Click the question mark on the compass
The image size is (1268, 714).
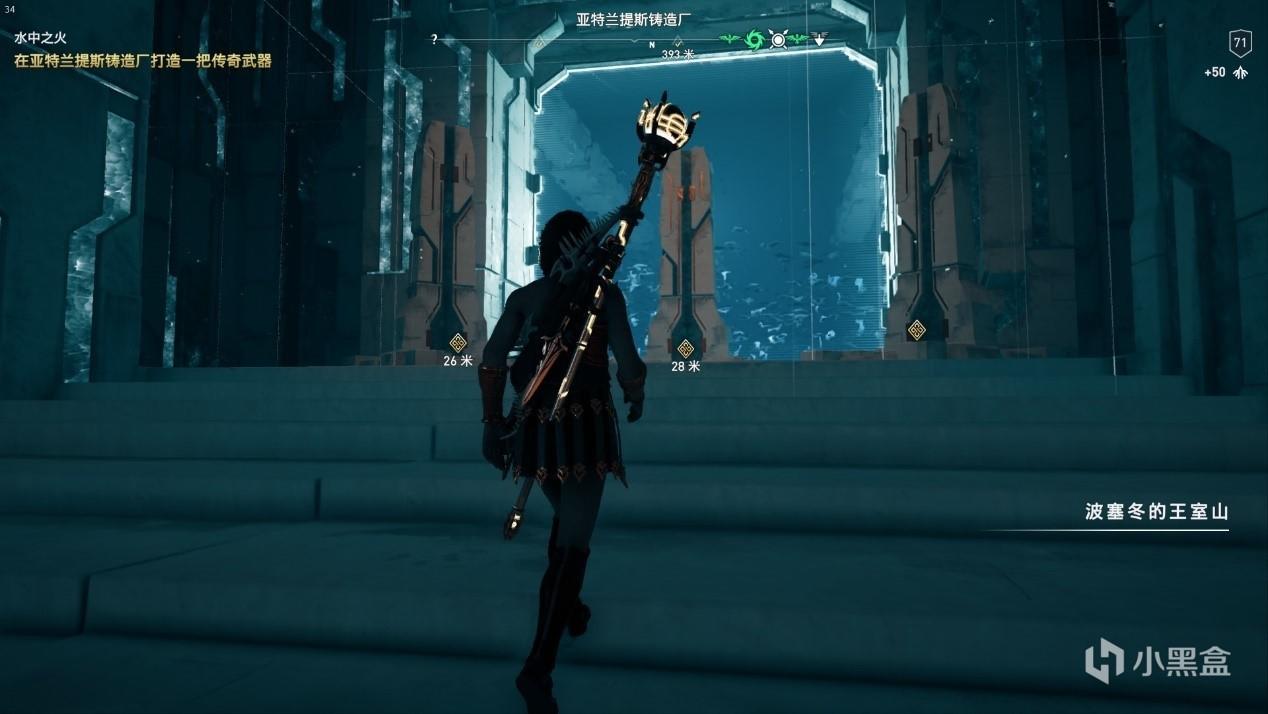(x=434, y=40)
